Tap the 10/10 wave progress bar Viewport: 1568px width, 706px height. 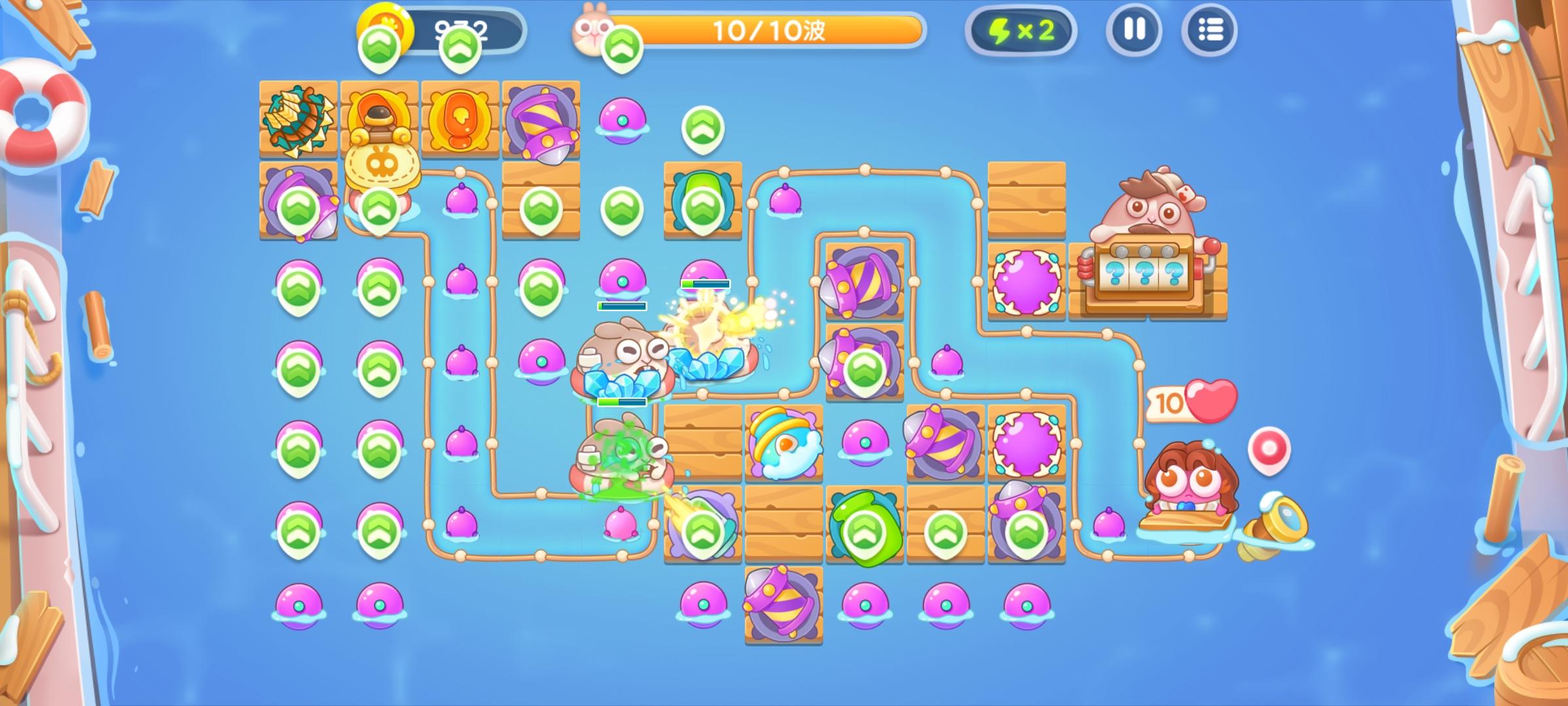(771, 29)
